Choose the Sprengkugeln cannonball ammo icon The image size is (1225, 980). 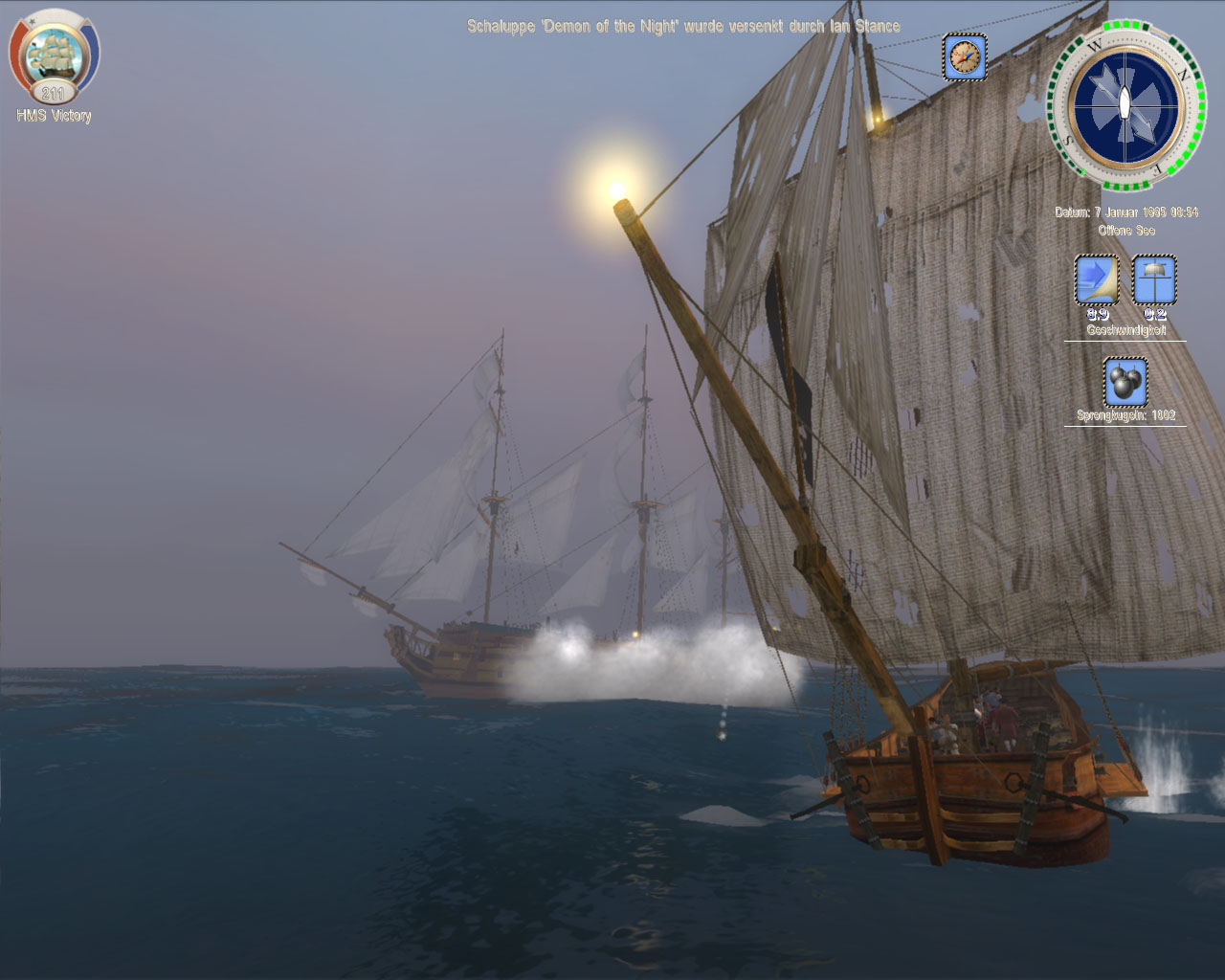[1125, 382]
